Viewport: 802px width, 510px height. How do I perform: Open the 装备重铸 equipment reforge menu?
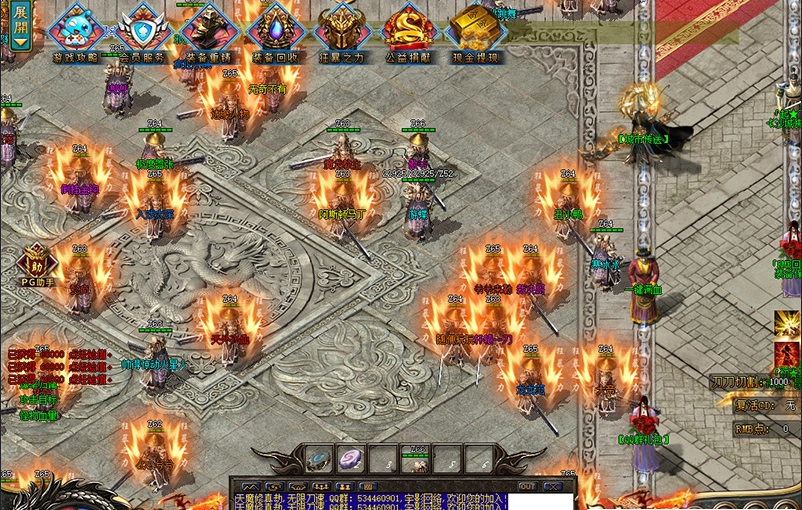click(210, 30)
